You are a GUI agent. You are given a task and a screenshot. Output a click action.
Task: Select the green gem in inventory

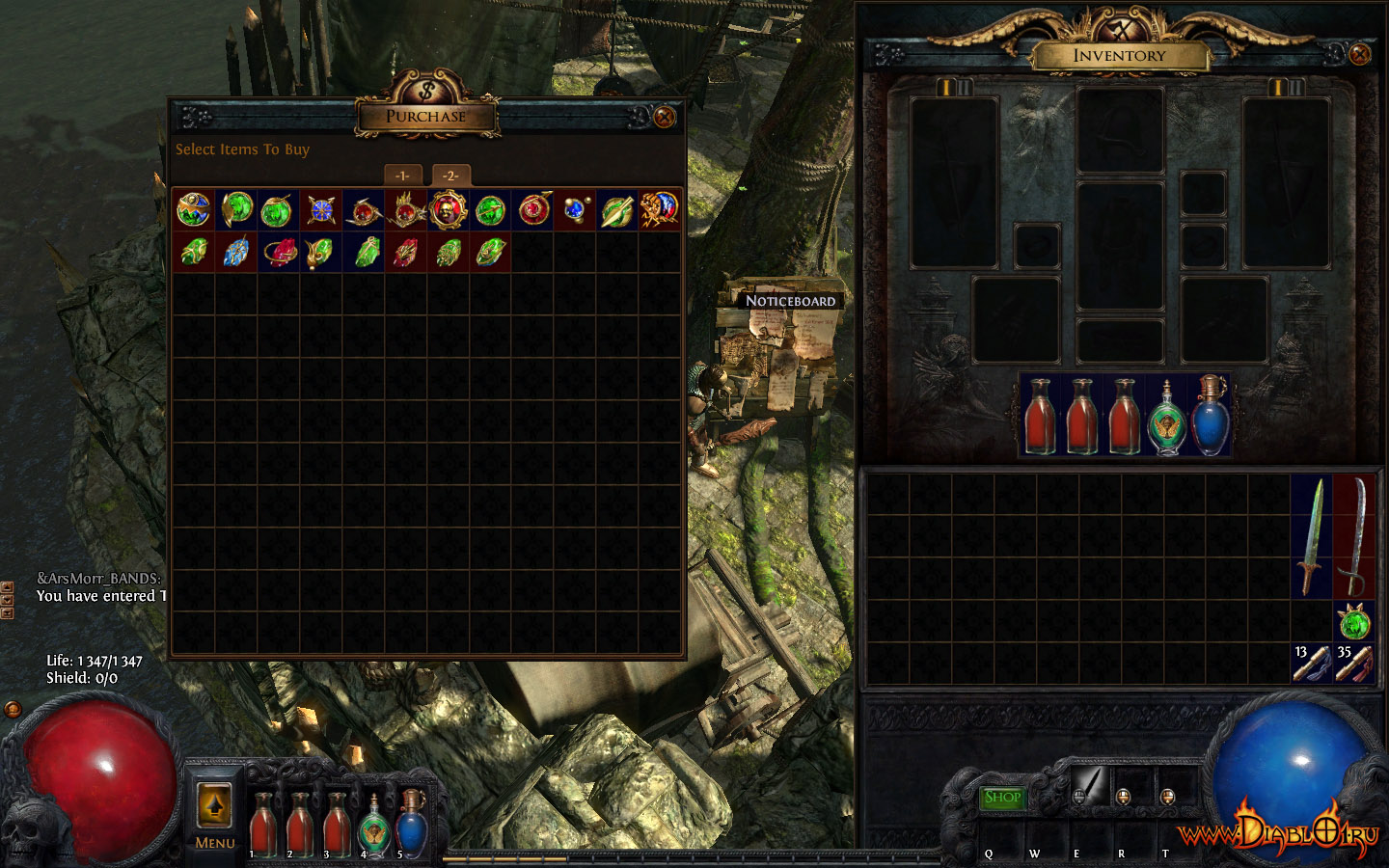coord(1354,623)
